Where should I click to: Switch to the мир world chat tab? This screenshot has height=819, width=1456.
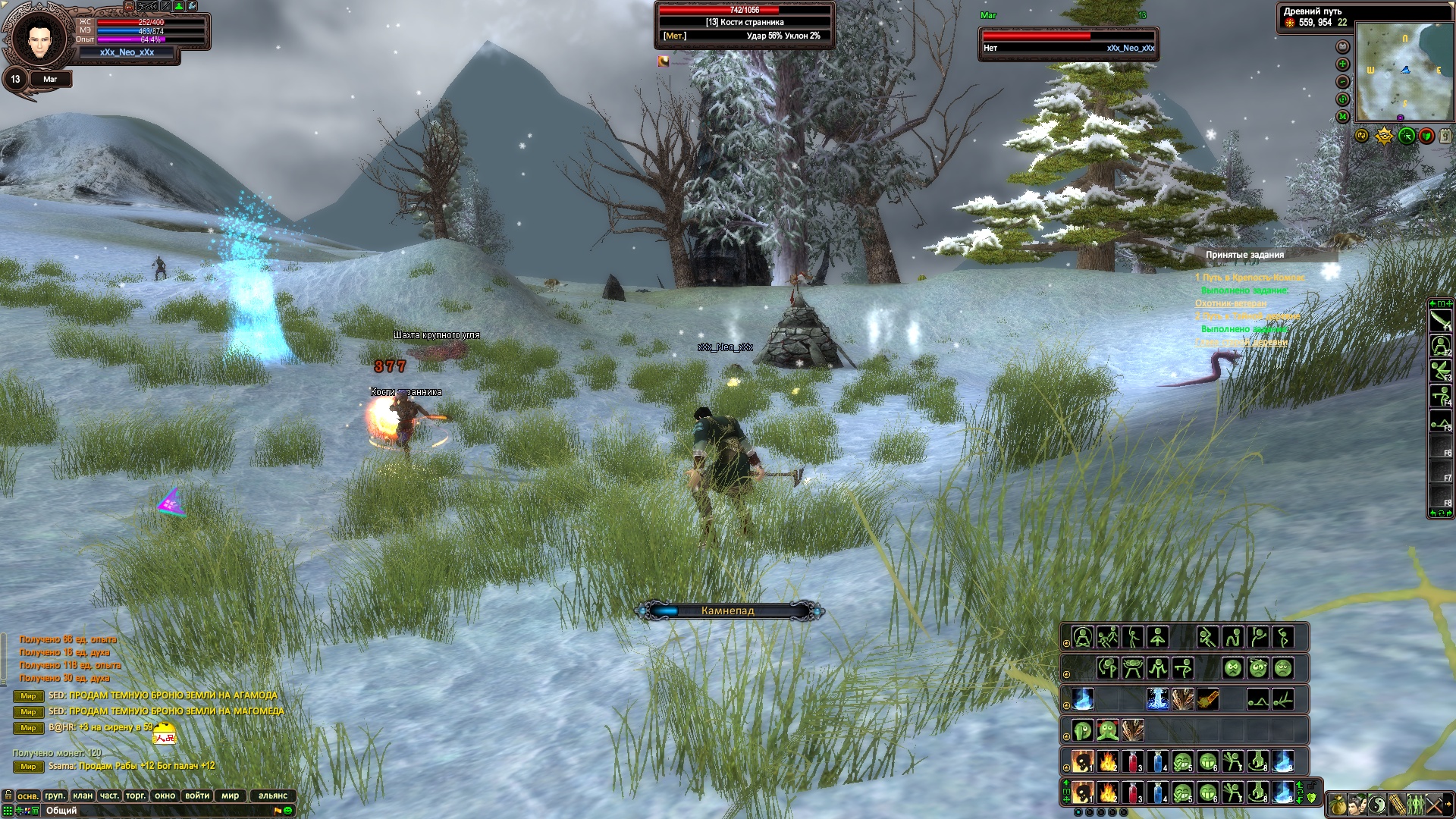[x=231, y=795]
